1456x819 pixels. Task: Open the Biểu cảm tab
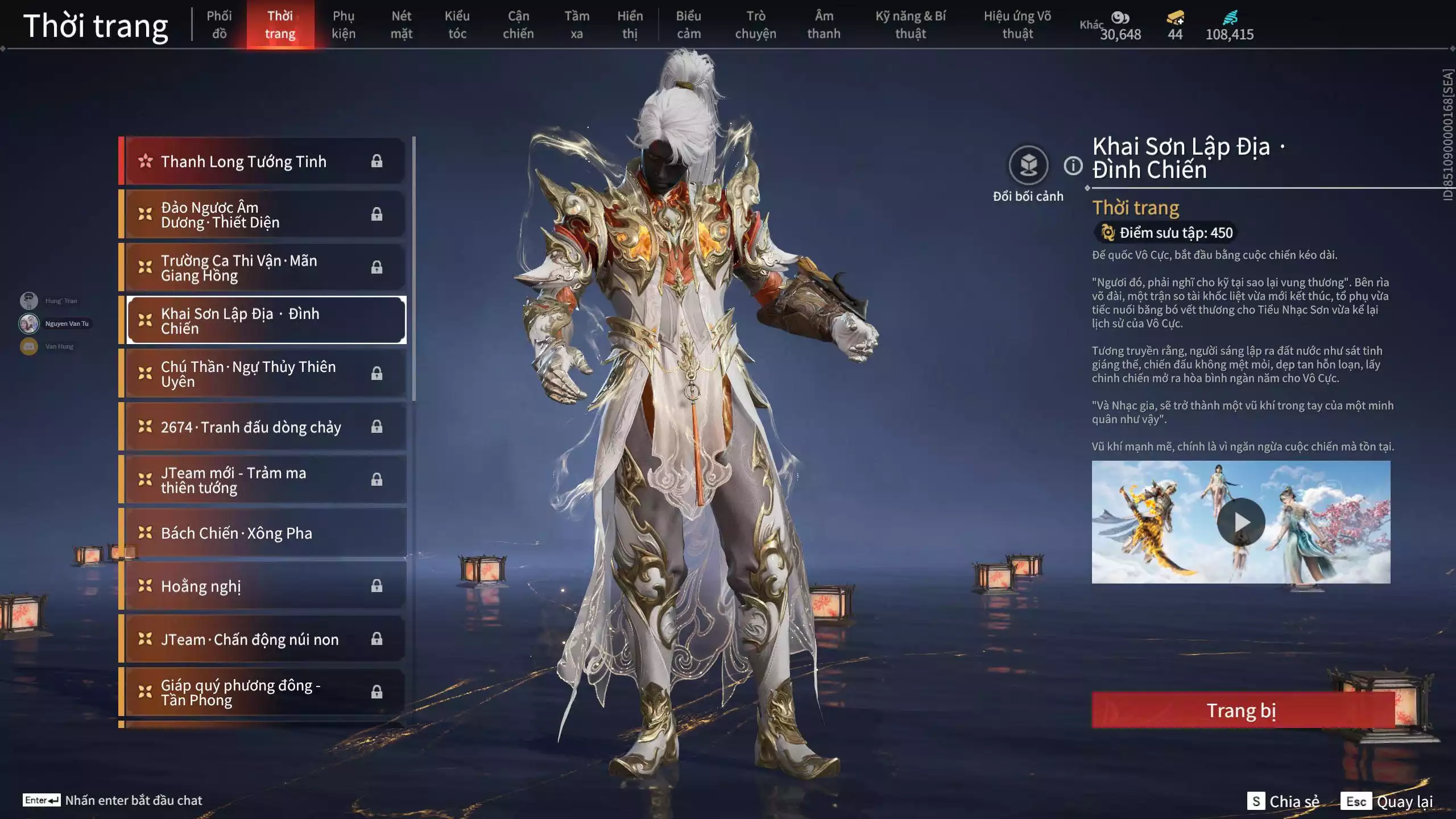coord(688,24)
